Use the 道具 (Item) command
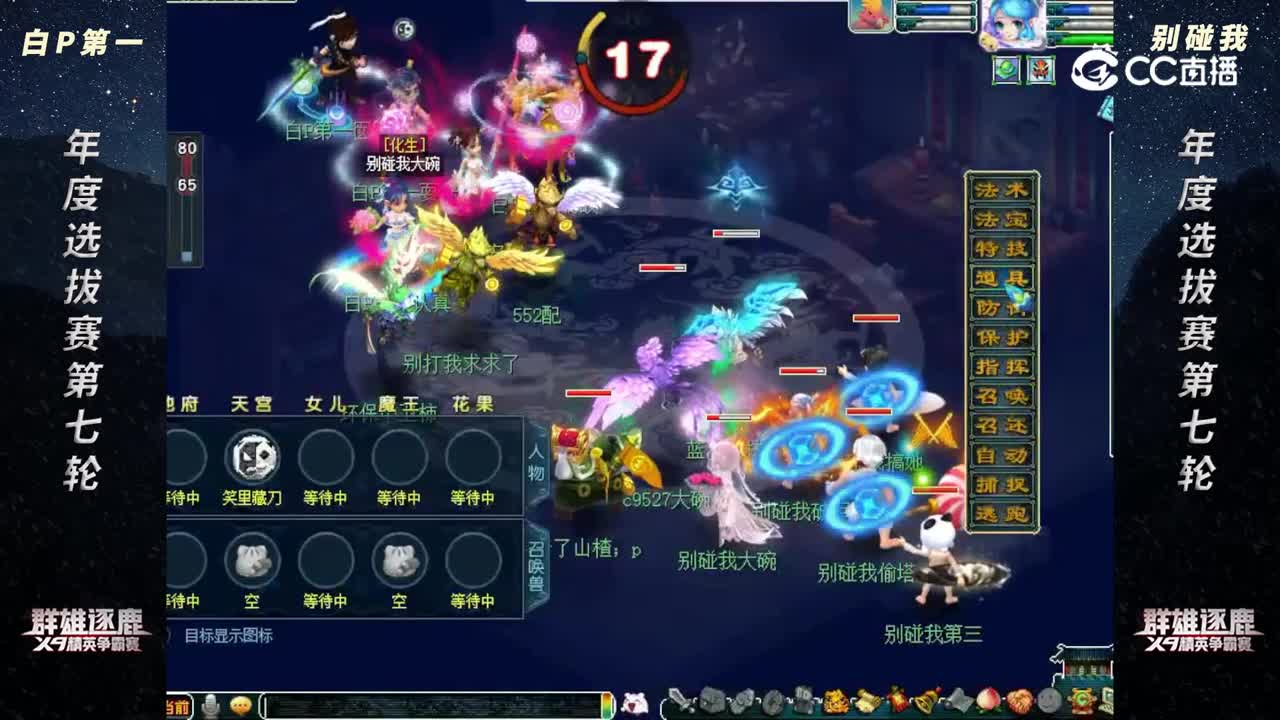This screenshot has width=1280, height=720. (x=1000, y=278)
